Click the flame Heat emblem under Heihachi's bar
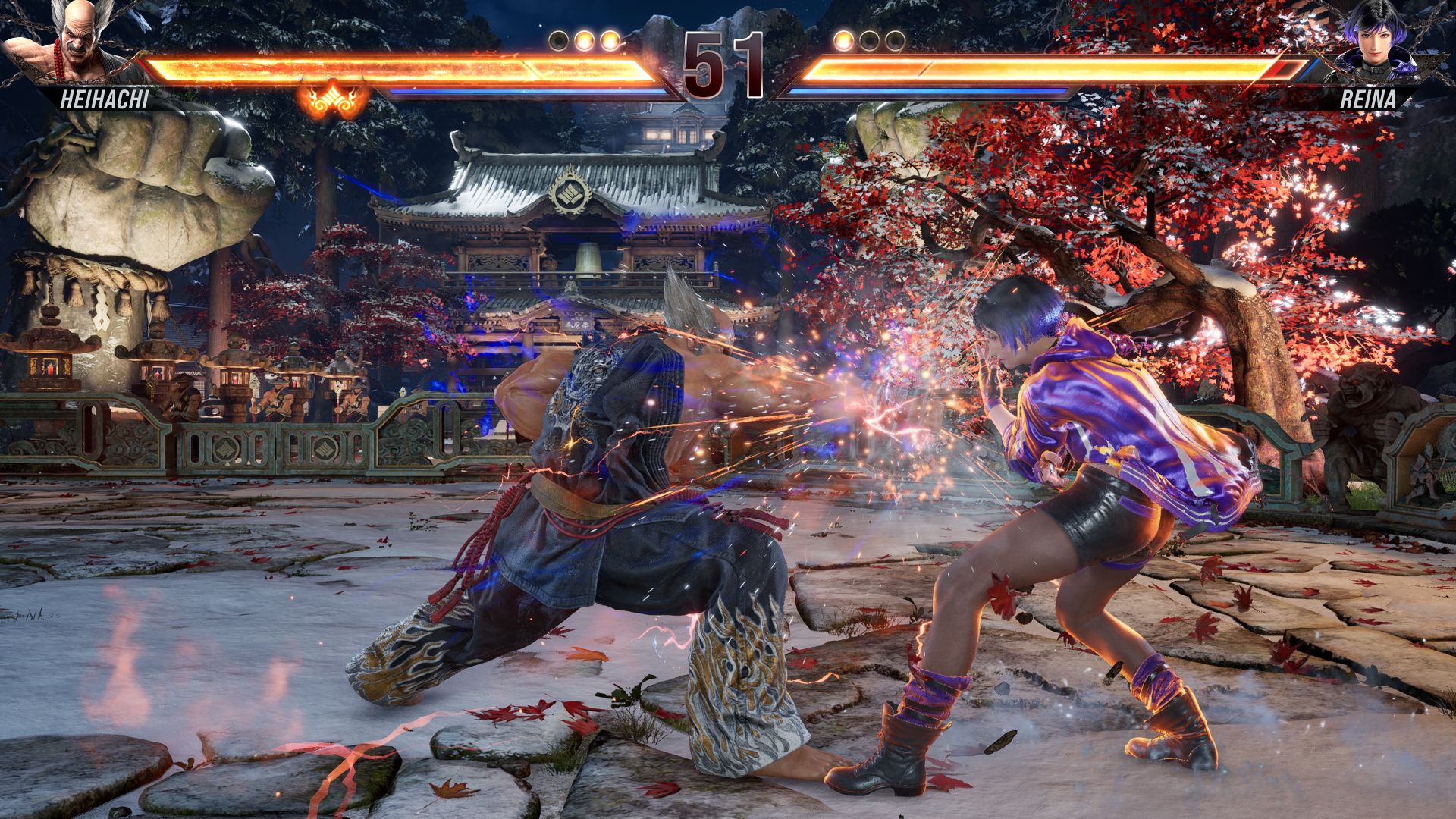 click(x=331, y=97)
